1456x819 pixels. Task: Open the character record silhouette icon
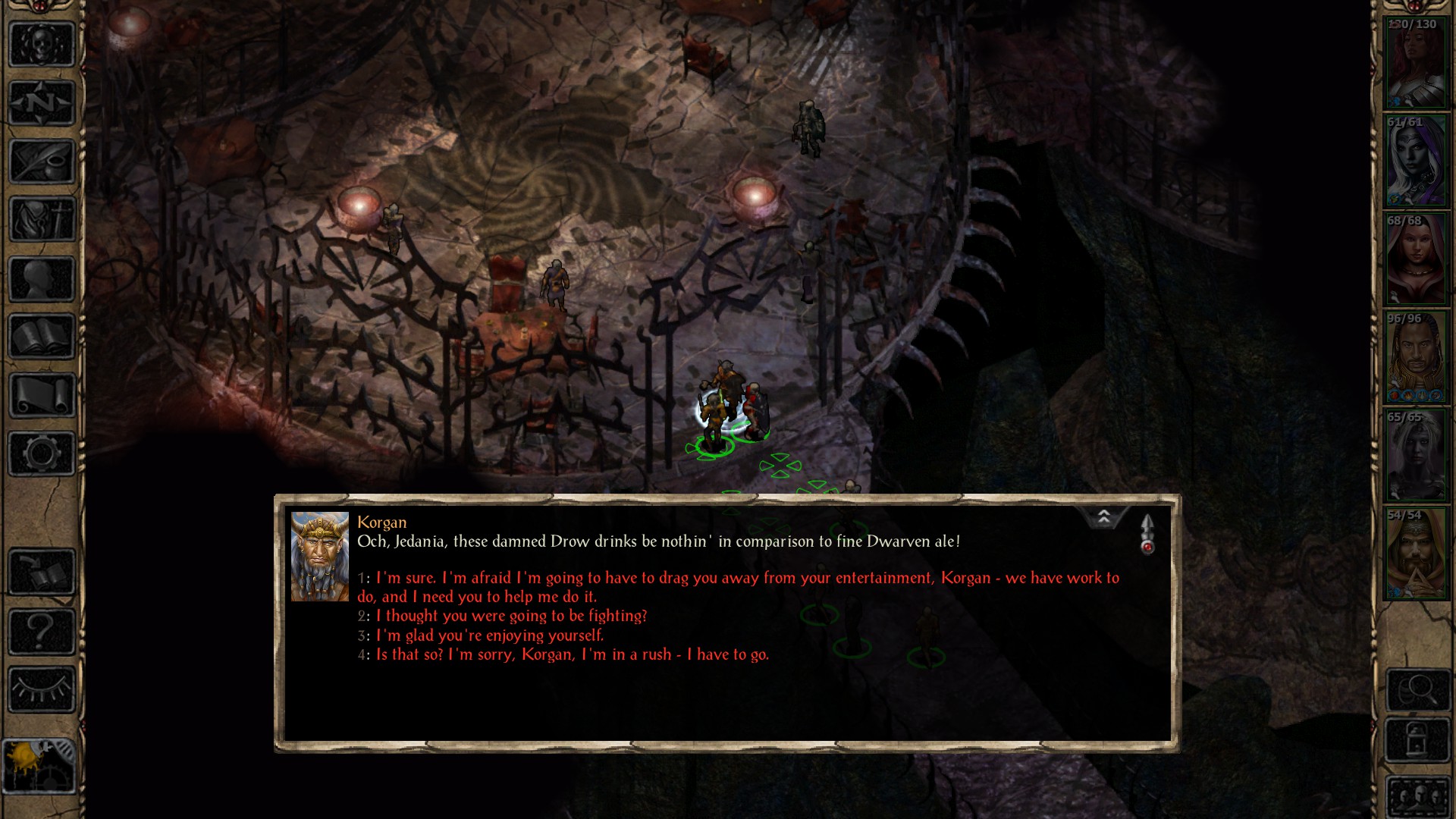(x=42, y=279)
